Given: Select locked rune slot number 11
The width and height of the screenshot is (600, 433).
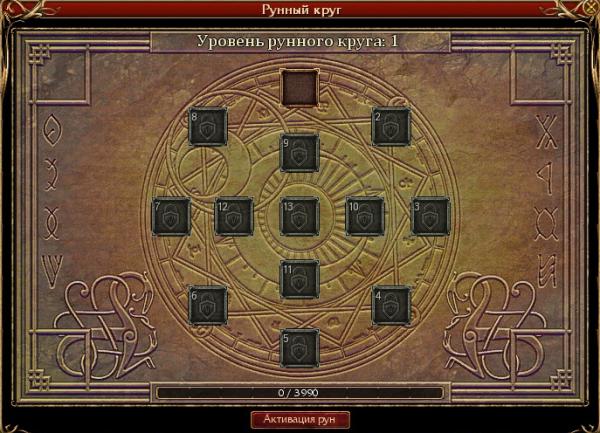Looking at the screenshot, I should click(x=300, y=279).
